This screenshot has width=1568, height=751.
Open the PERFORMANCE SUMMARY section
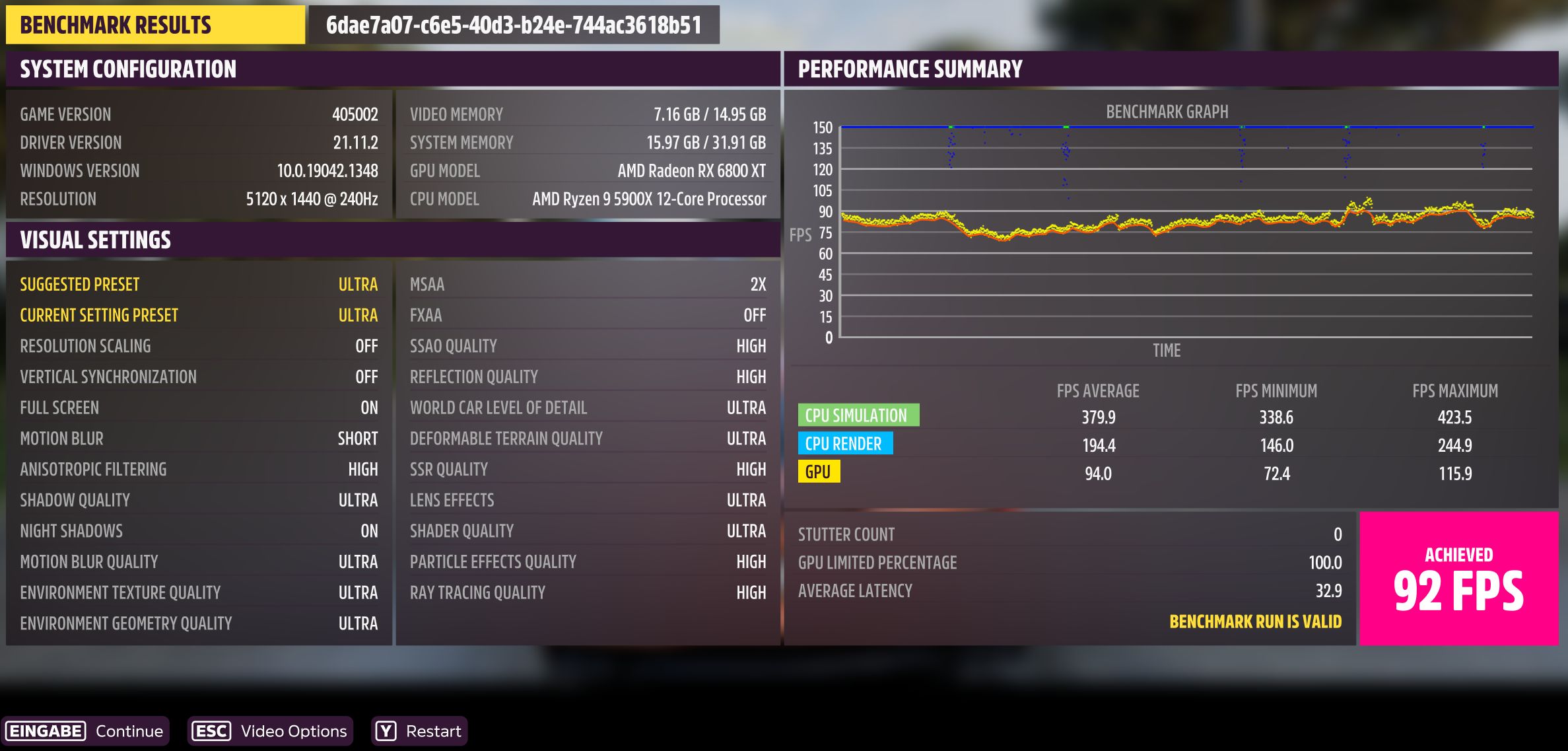(909, 67)
